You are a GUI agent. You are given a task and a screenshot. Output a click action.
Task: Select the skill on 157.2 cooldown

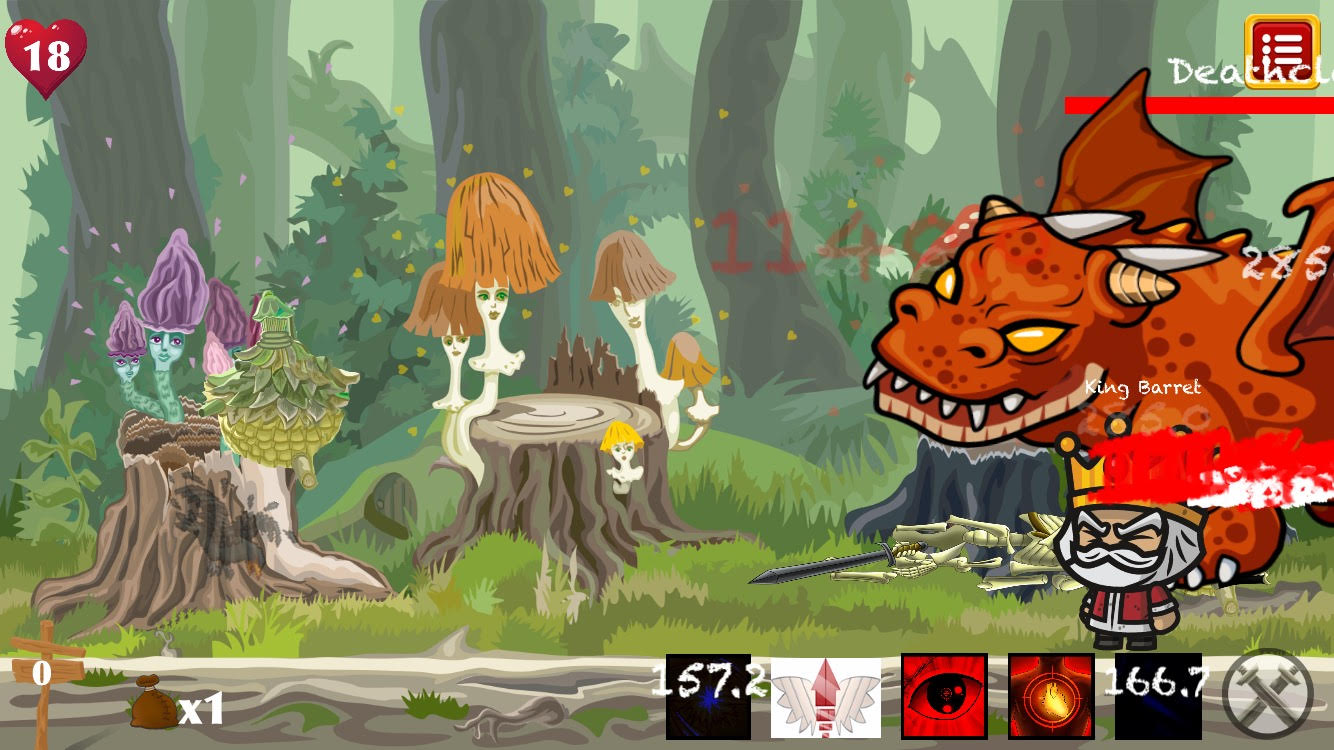coord(708,697)
